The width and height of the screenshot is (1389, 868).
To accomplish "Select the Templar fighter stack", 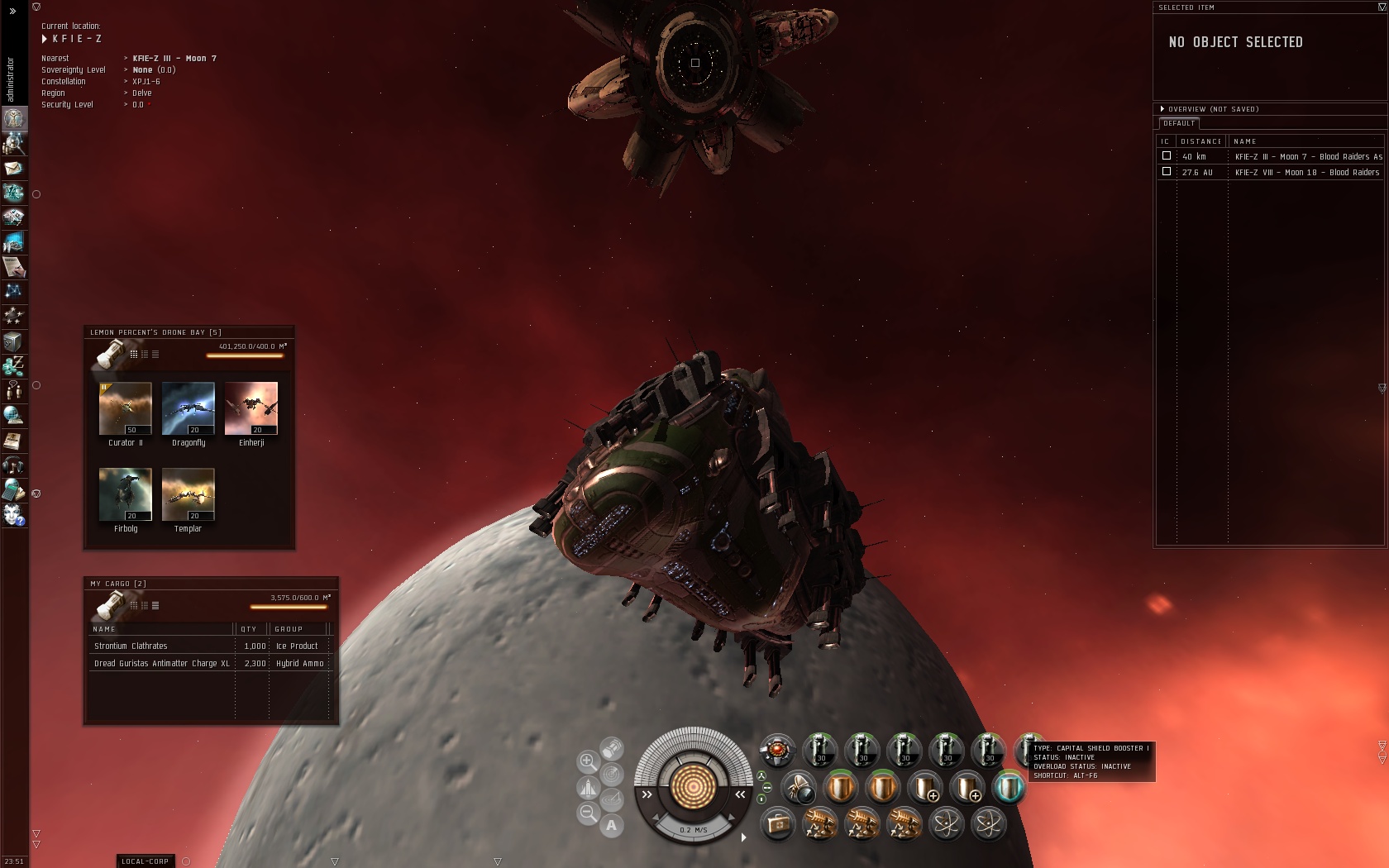I will 189,494.
